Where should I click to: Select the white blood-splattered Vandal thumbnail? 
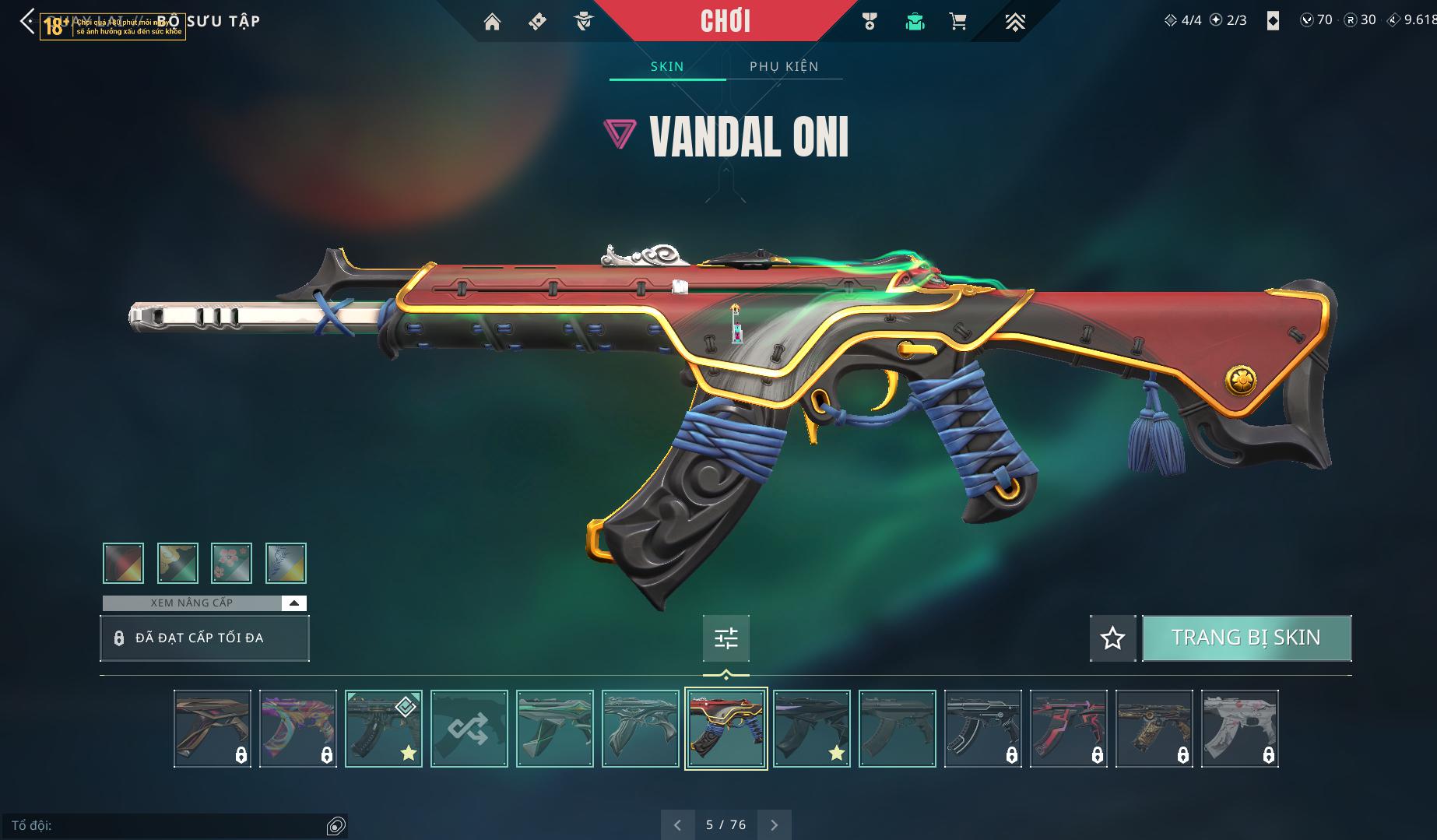coord(1239,729)
